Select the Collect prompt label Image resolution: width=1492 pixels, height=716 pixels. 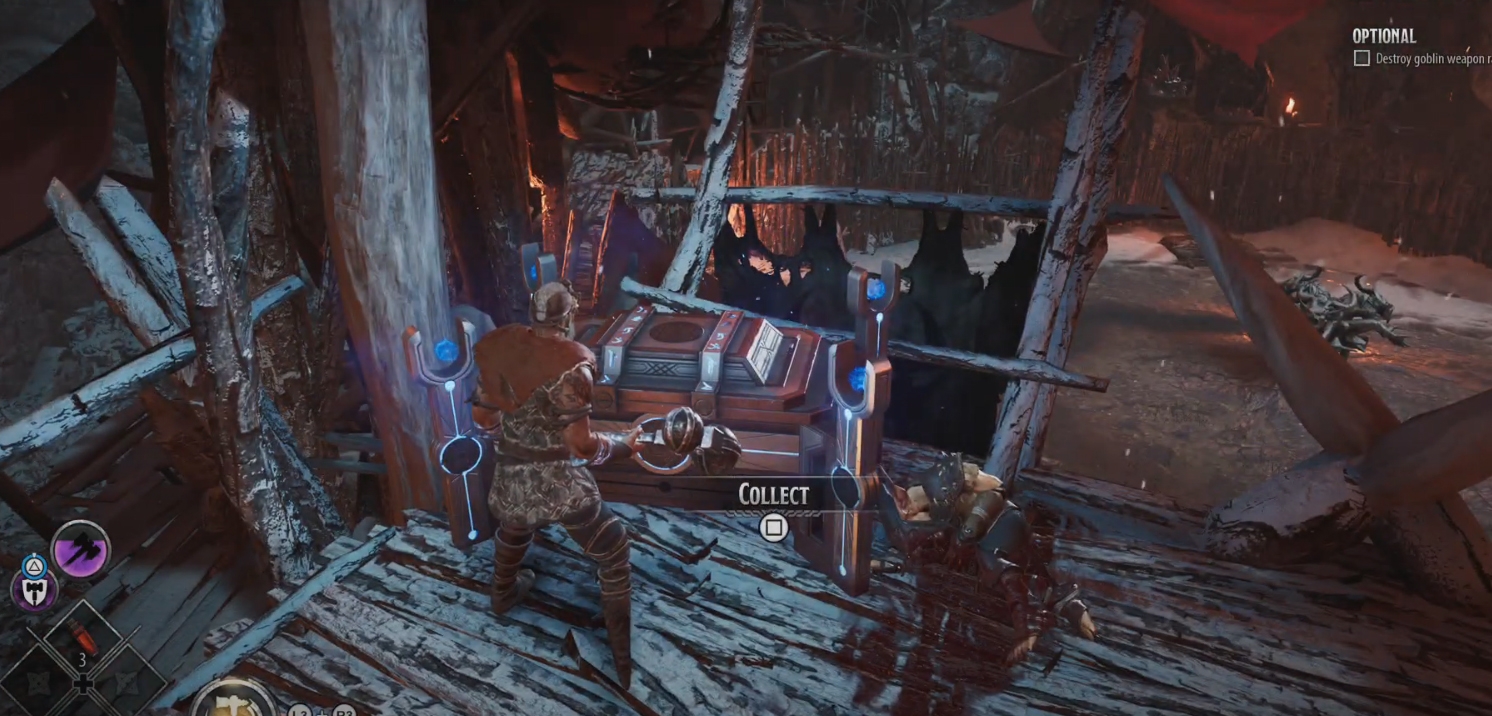pos(773,494)
